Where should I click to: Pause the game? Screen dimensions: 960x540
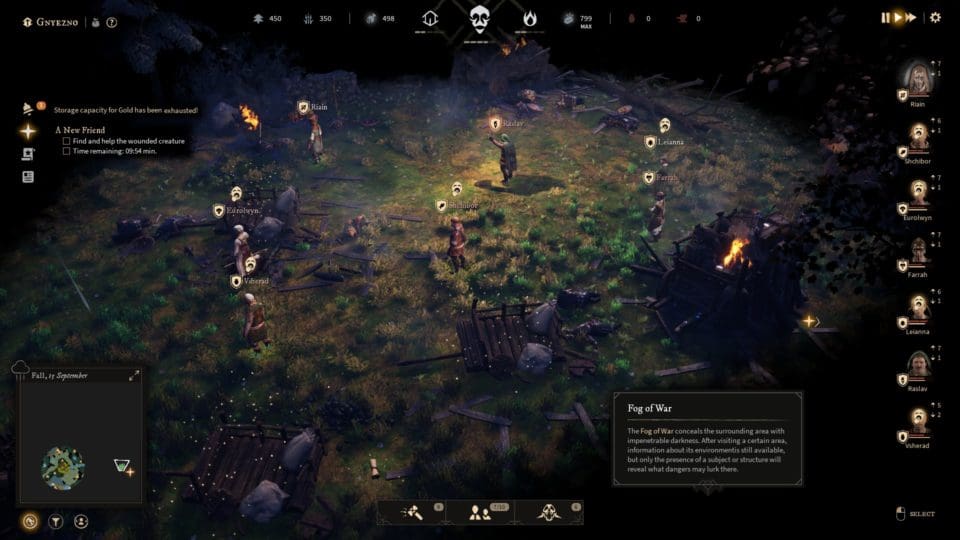click(885, 17)
